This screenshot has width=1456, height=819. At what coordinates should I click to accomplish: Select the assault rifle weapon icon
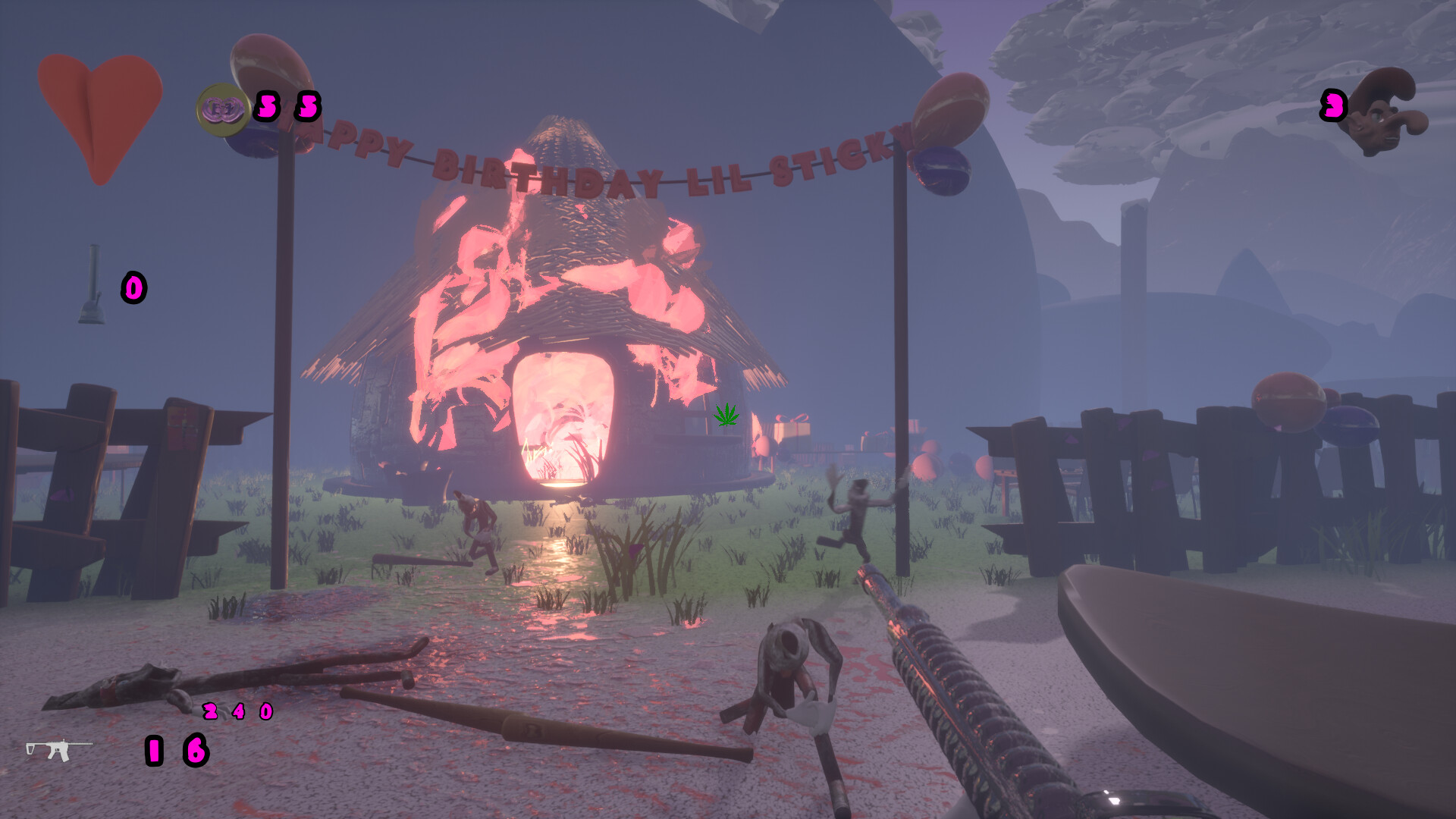tap(58, 748)
